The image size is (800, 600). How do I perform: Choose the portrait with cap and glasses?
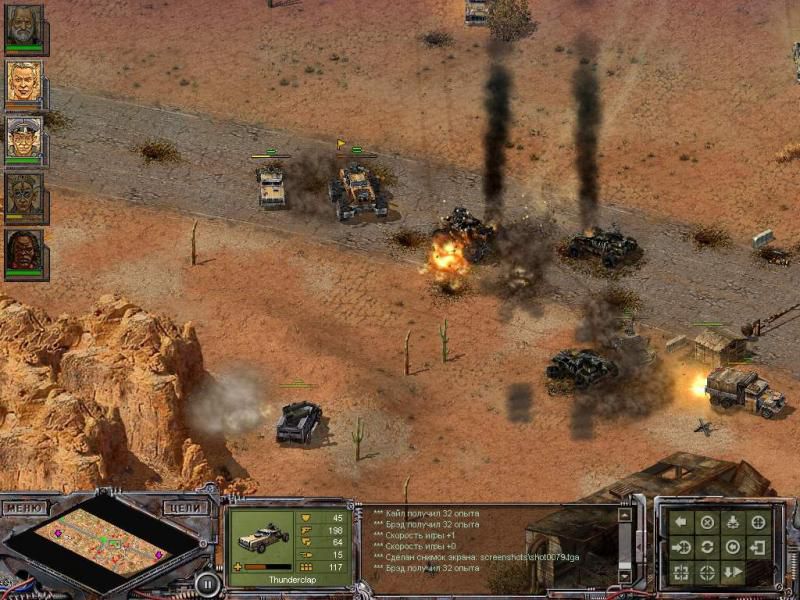click(24, 139)
